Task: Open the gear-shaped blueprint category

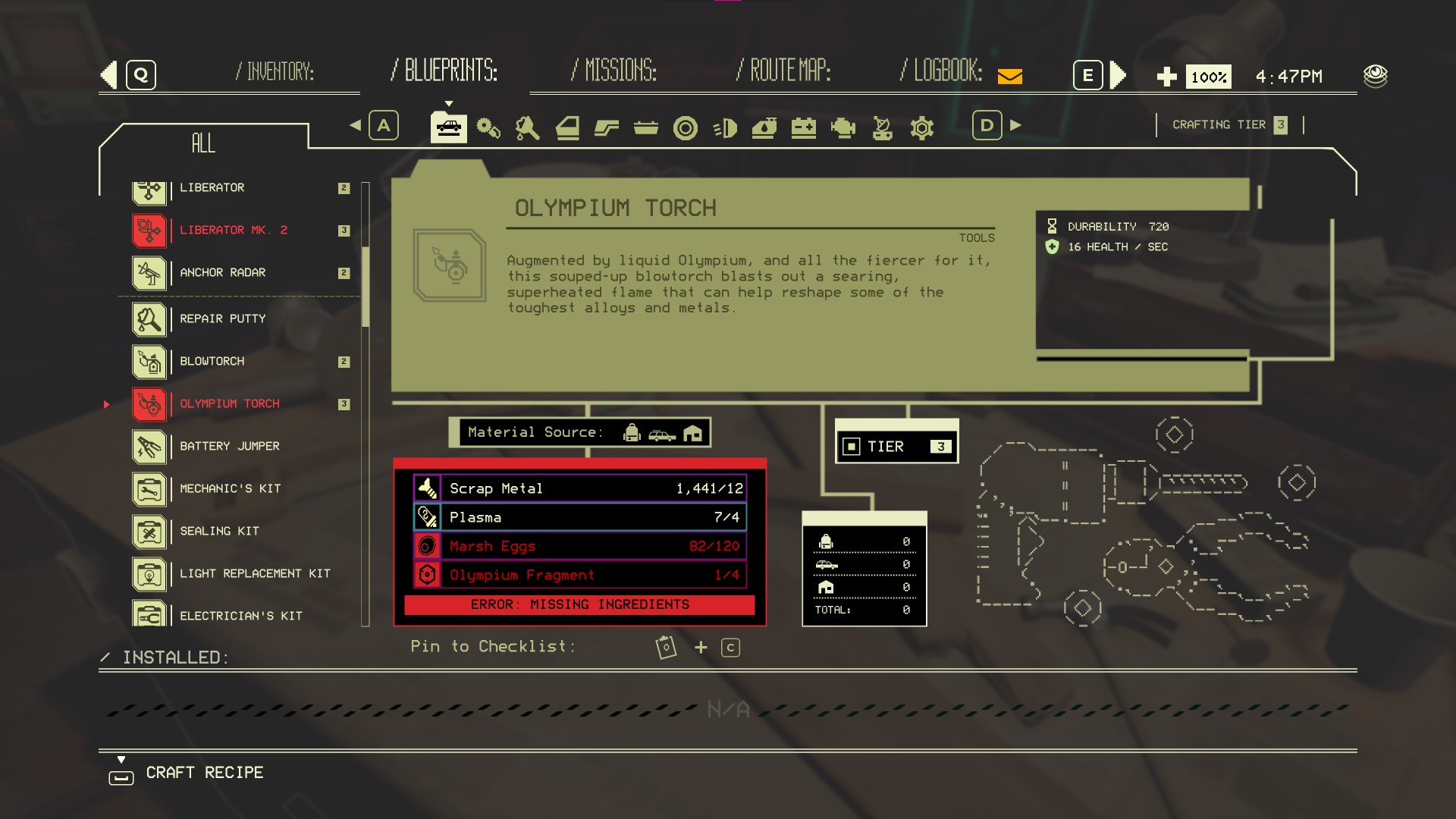Action: click(x=921, y=128)
